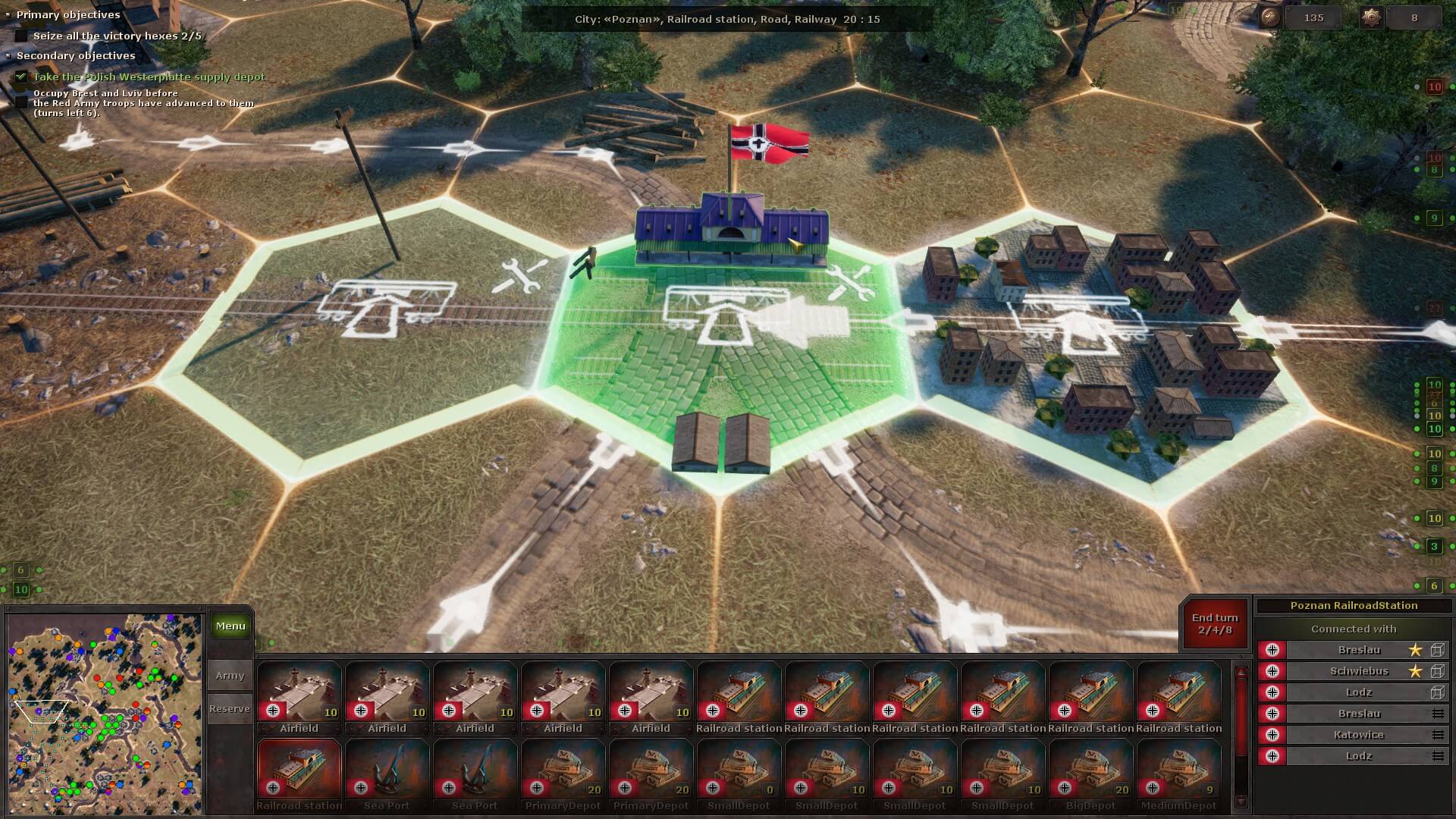Collapse the Secondary objectives header
Screen dimensions: 1456x819
point(9,55)
